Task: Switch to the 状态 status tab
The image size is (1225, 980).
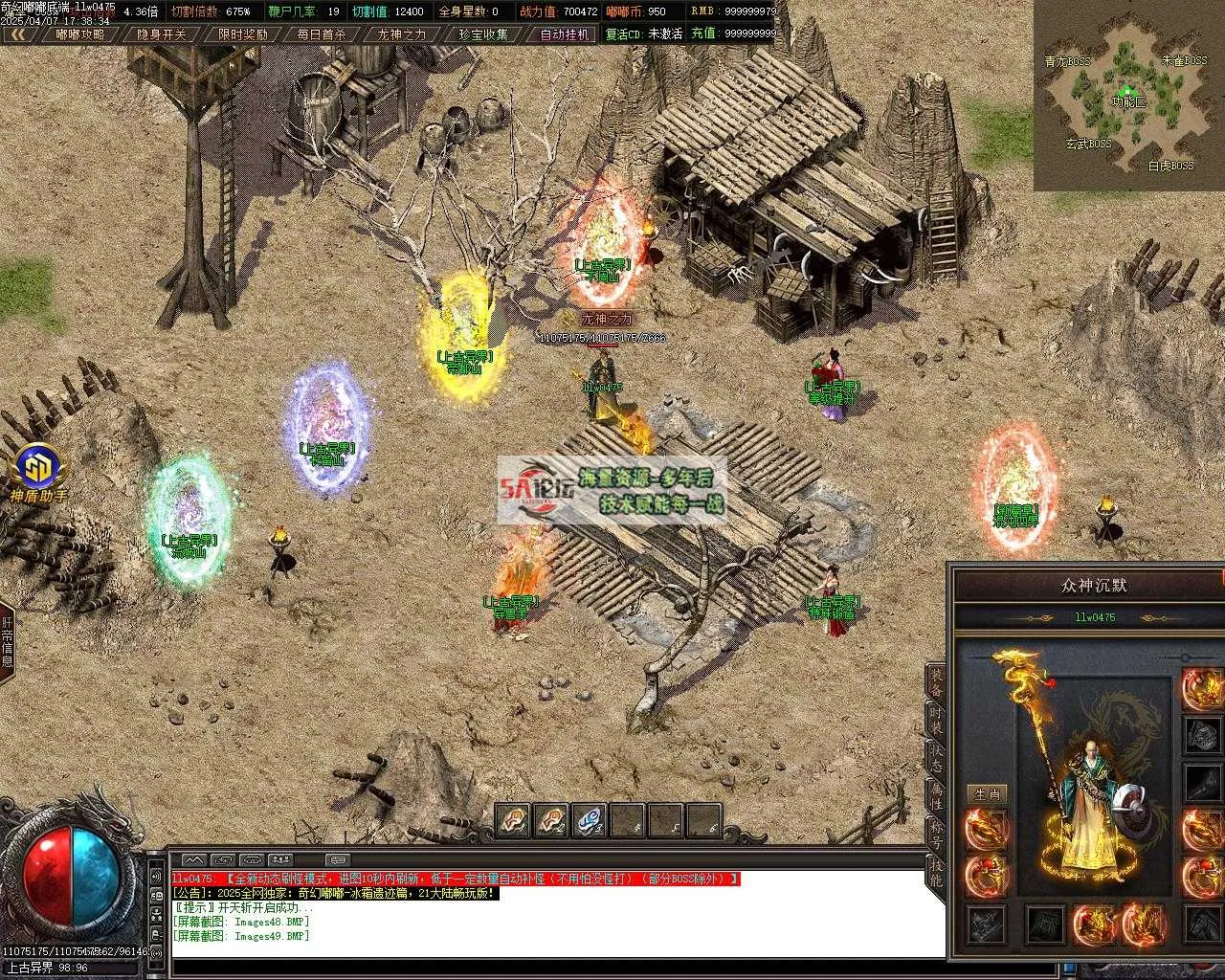Action: 935,758
